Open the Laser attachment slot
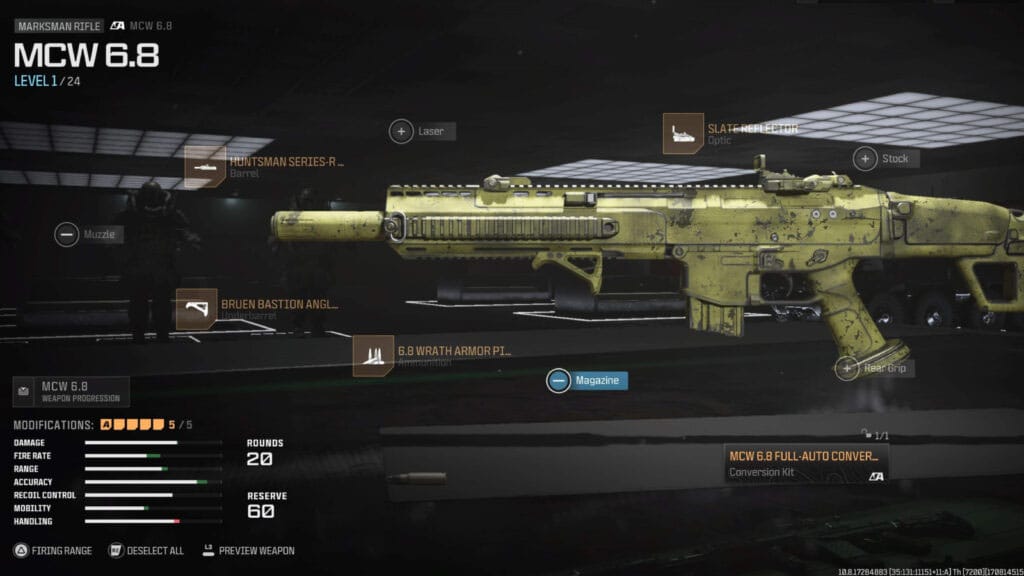This screenshot has height=576, width=1024. point(421,131)
